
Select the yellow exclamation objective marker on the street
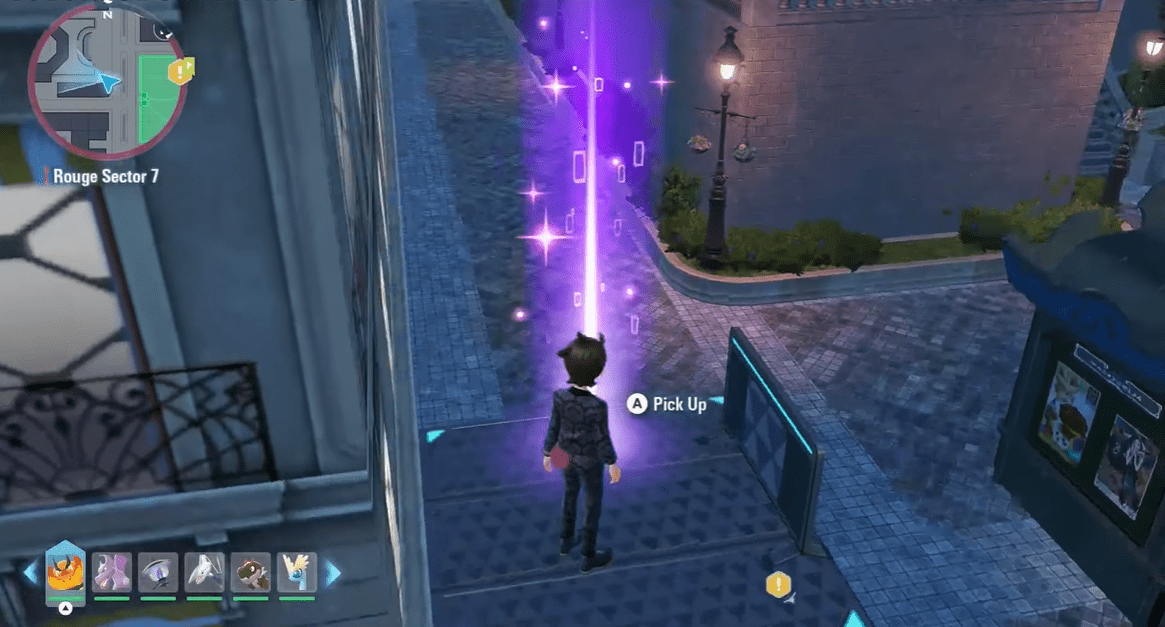coord(778,585)
